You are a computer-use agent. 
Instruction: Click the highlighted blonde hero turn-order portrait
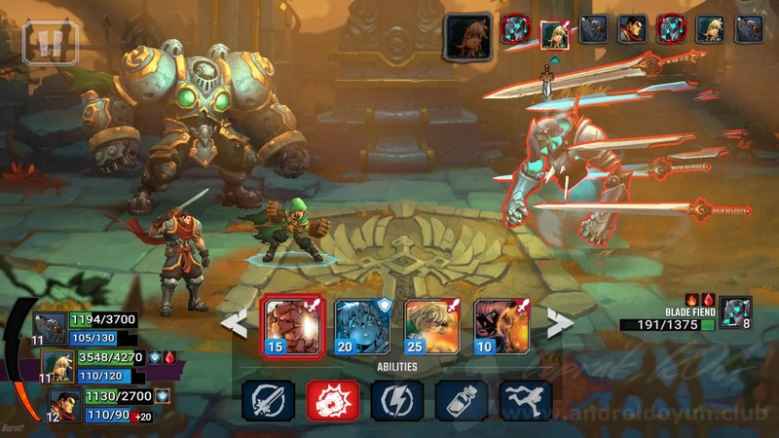553,30
